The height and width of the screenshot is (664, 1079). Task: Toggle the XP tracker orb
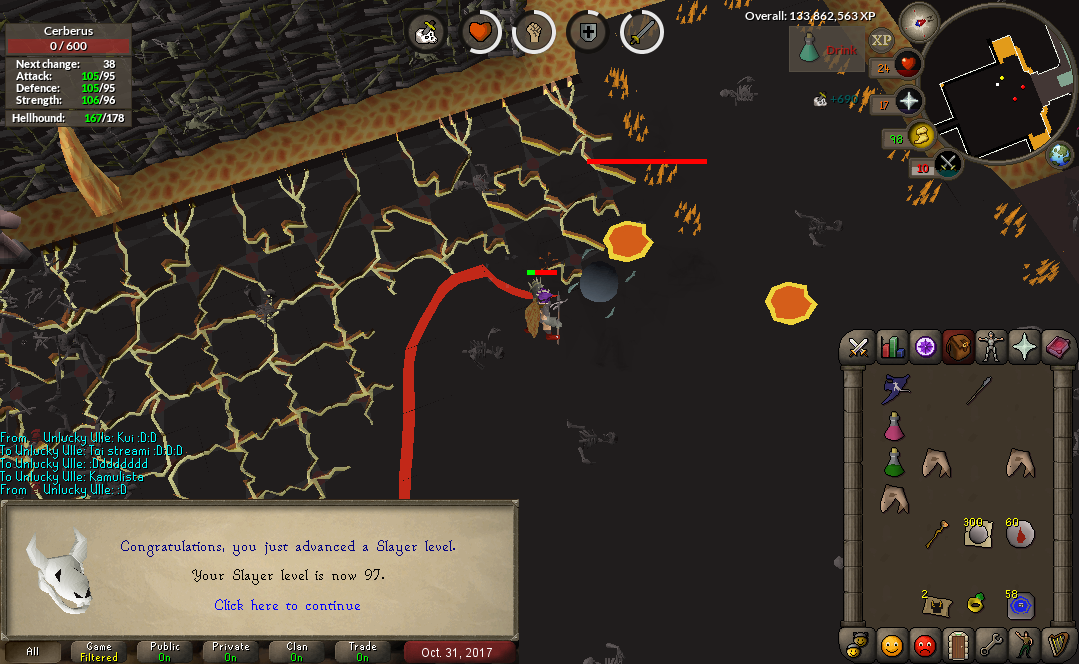880,40
